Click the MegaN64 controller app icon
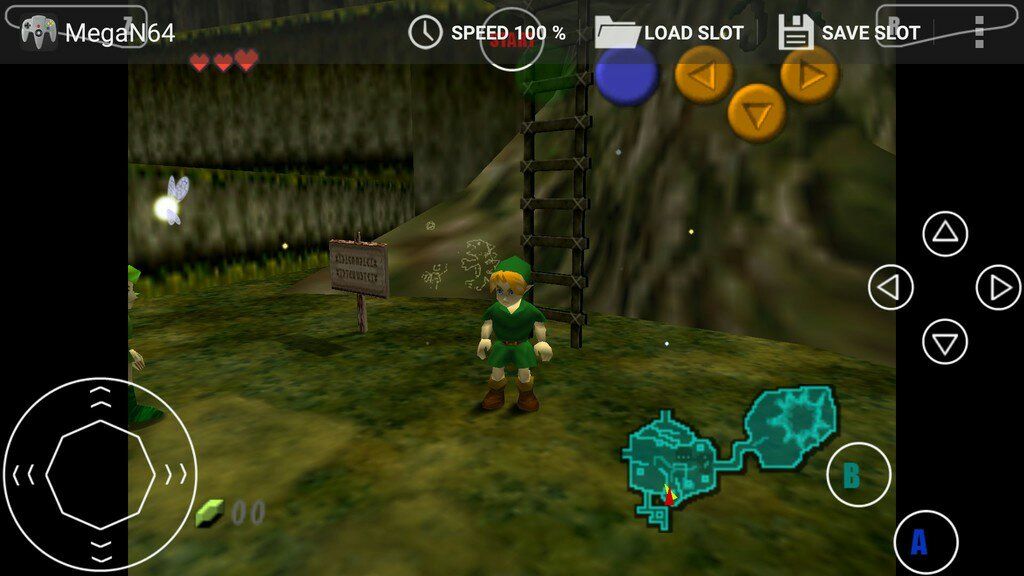This screenshot has width=1024, height=576. tap(38, 32)
